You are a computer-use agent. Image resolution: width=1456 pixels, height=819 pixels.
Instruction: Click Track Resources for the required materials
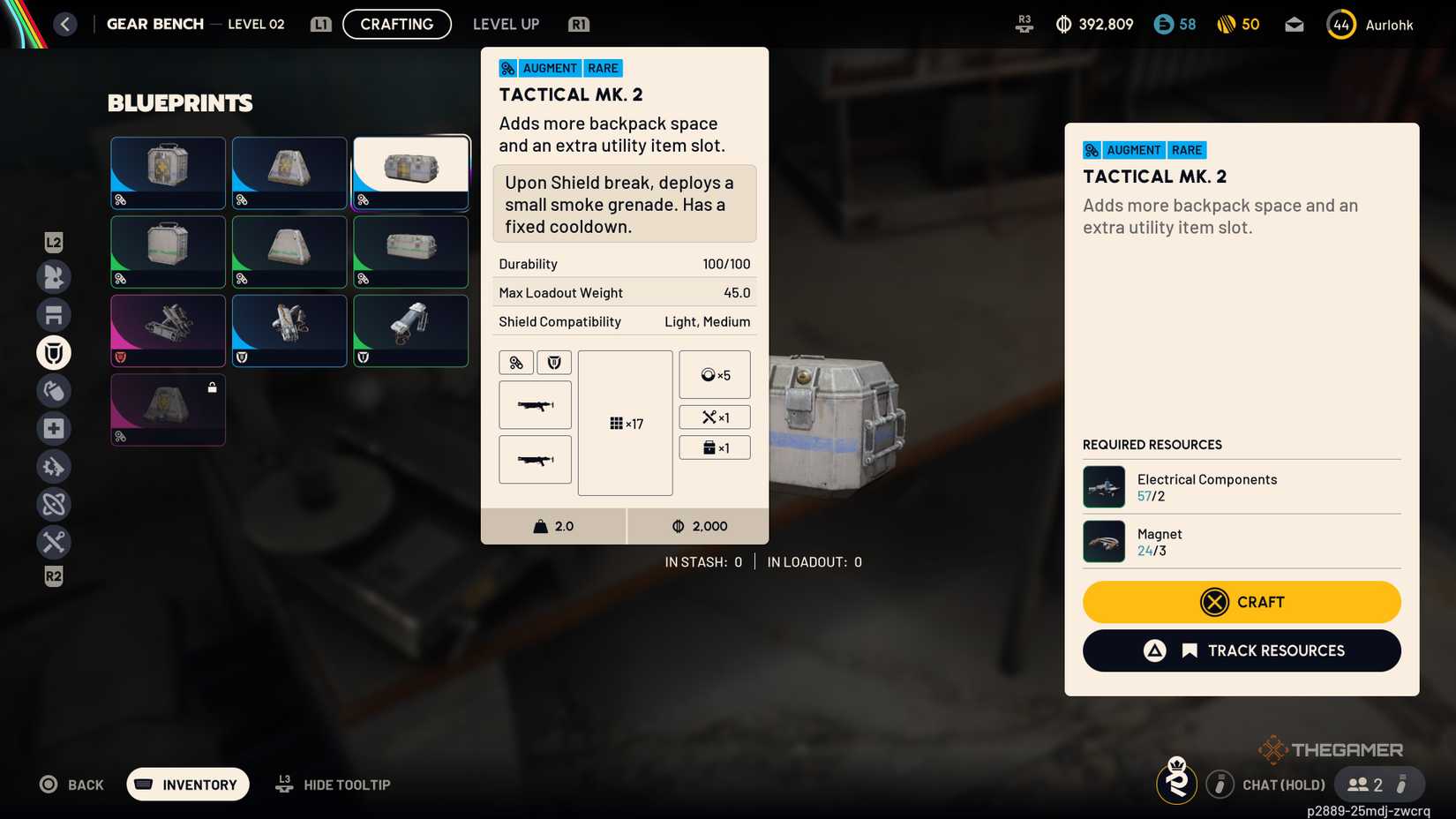1241,650
